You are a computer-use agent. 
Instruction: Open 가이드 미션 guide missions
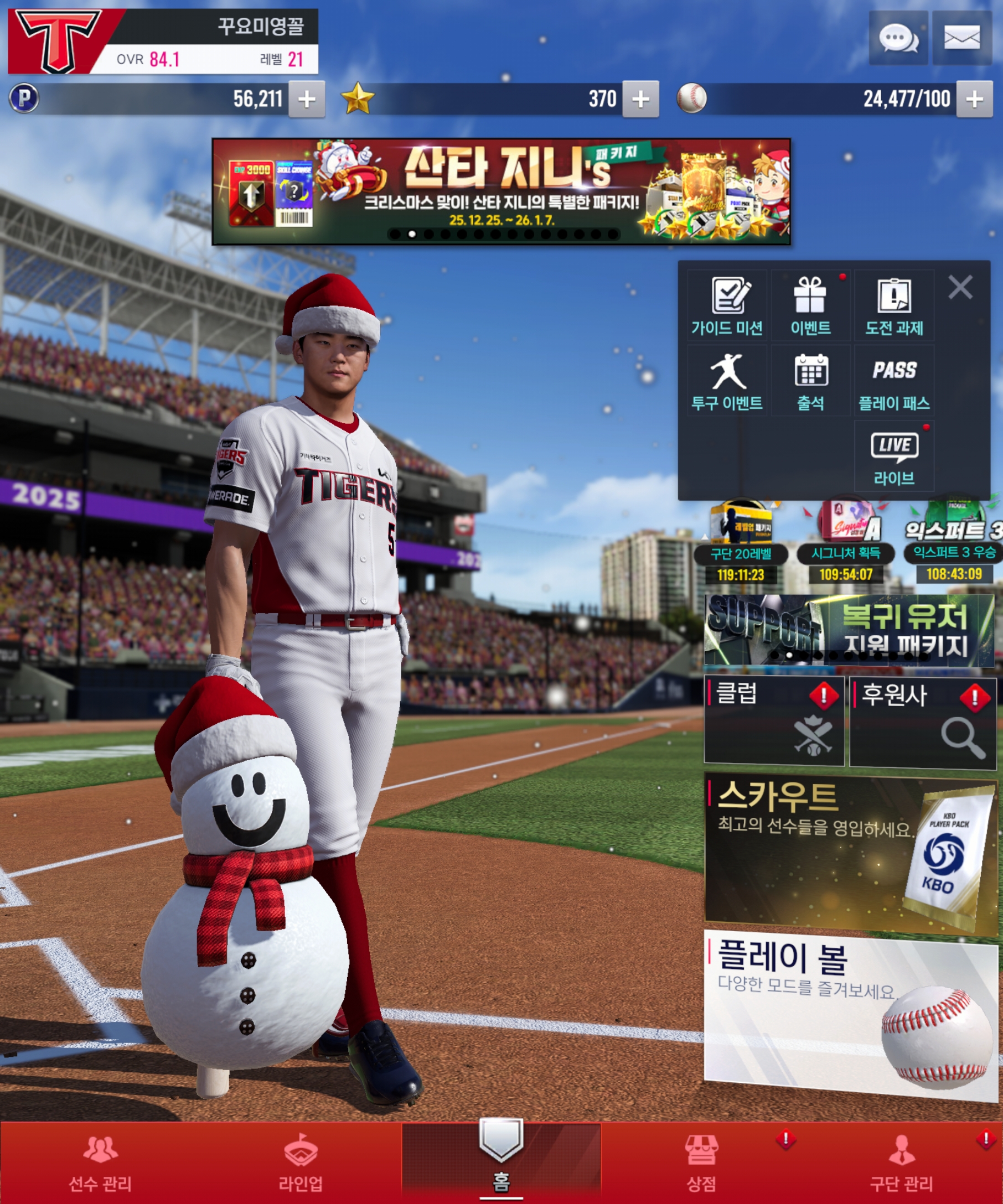[727, 305]
